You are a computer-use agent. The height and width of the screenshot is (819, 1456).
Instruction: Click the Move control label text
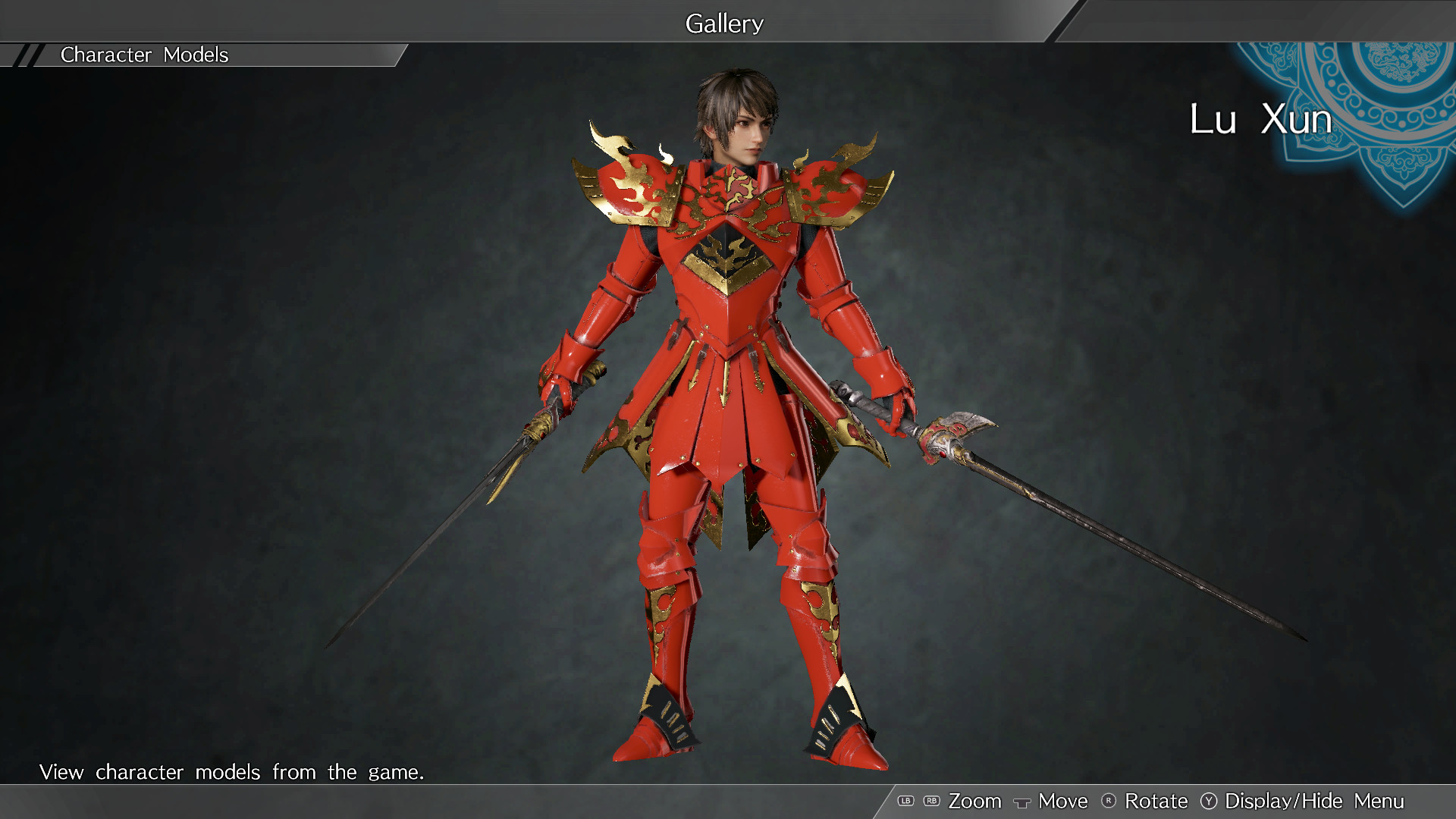tap(1063, 801)
